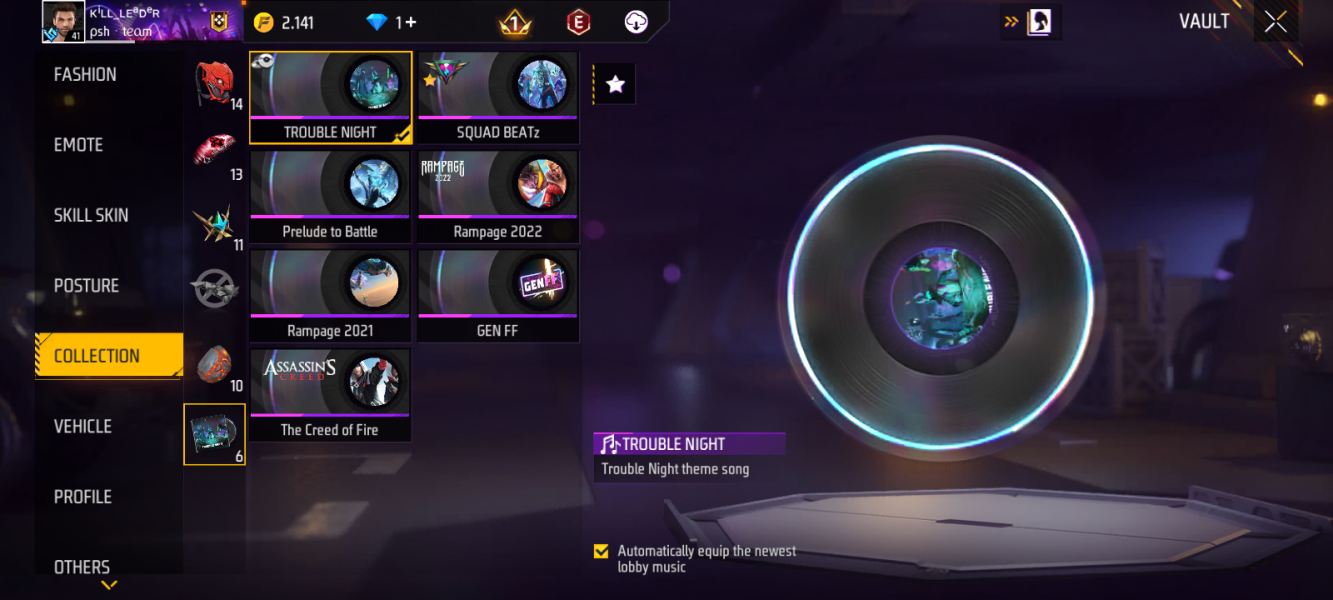The height and width of the screenshot is (600, 1333).
Task: Open the player profile avatar
Action: point(63,21)
